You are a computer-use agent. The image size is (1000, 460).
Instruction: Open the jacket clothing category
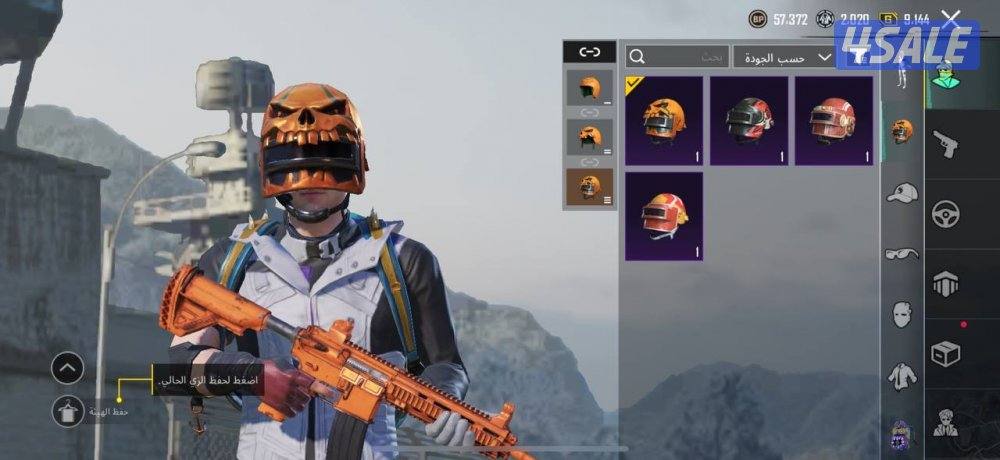(902, 376)
